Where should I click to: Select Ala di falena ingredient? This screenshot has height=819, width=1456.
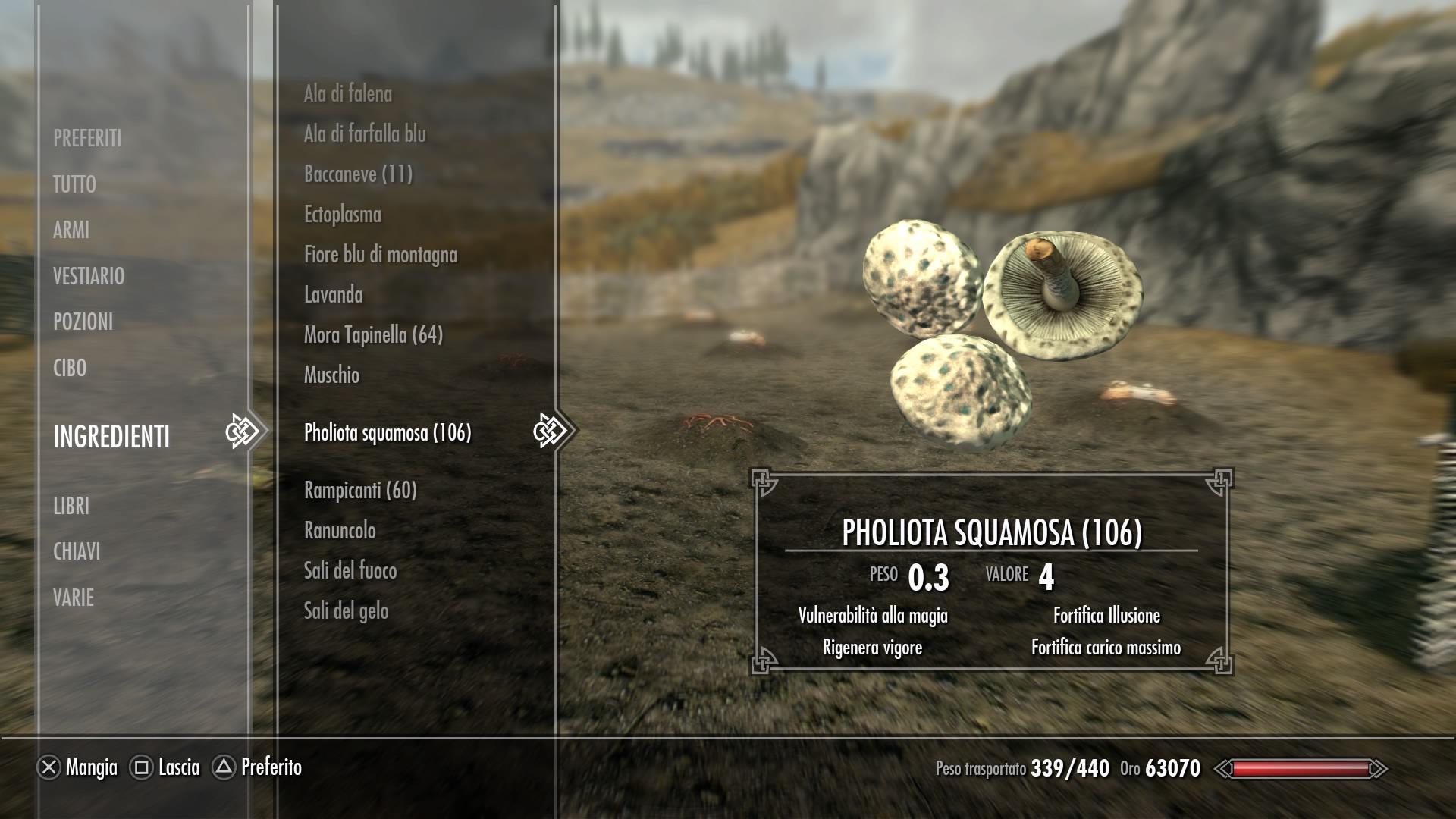coord(348,94)
